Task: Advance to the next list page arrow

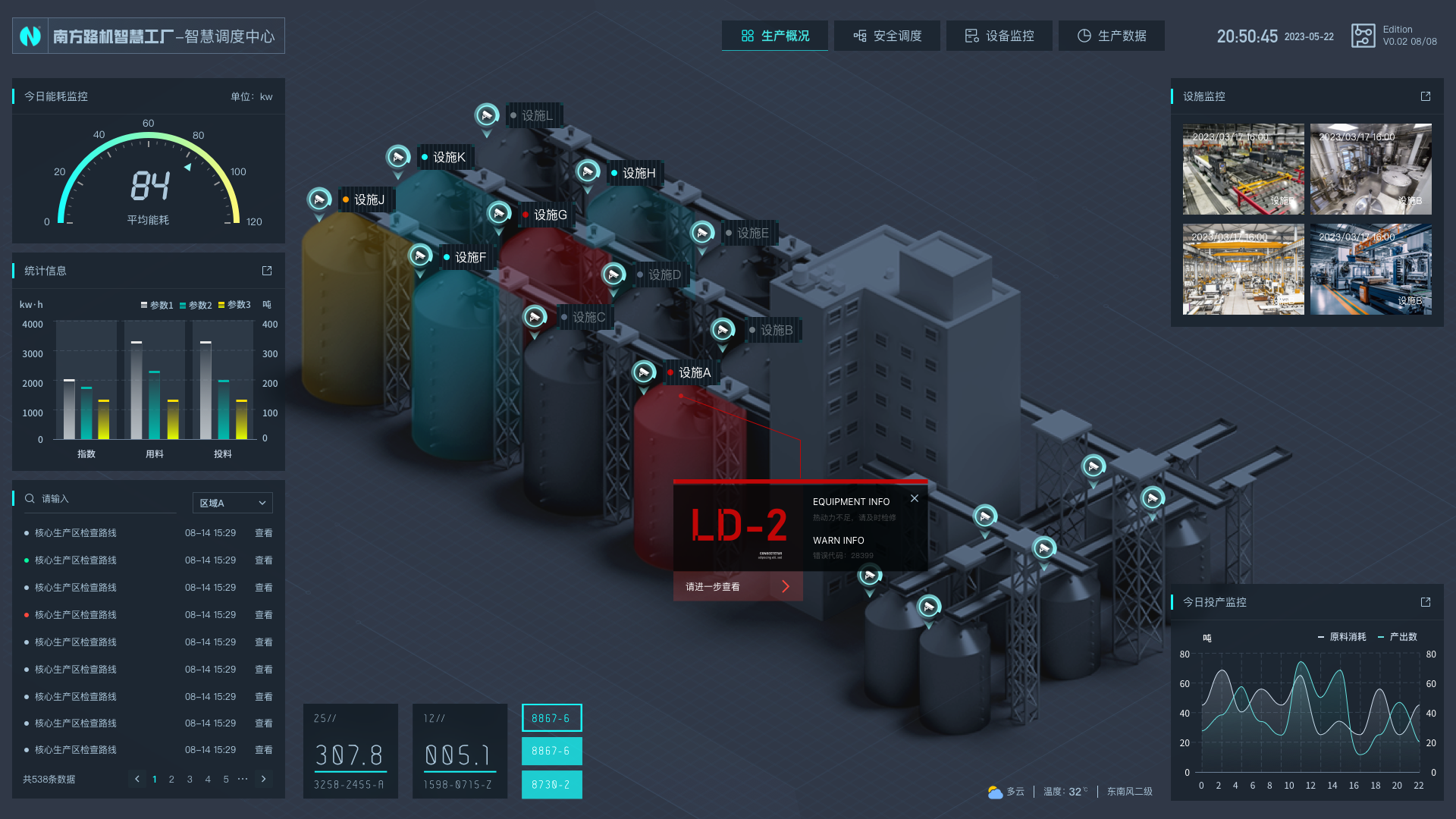Action: click(x=263, y=779)
